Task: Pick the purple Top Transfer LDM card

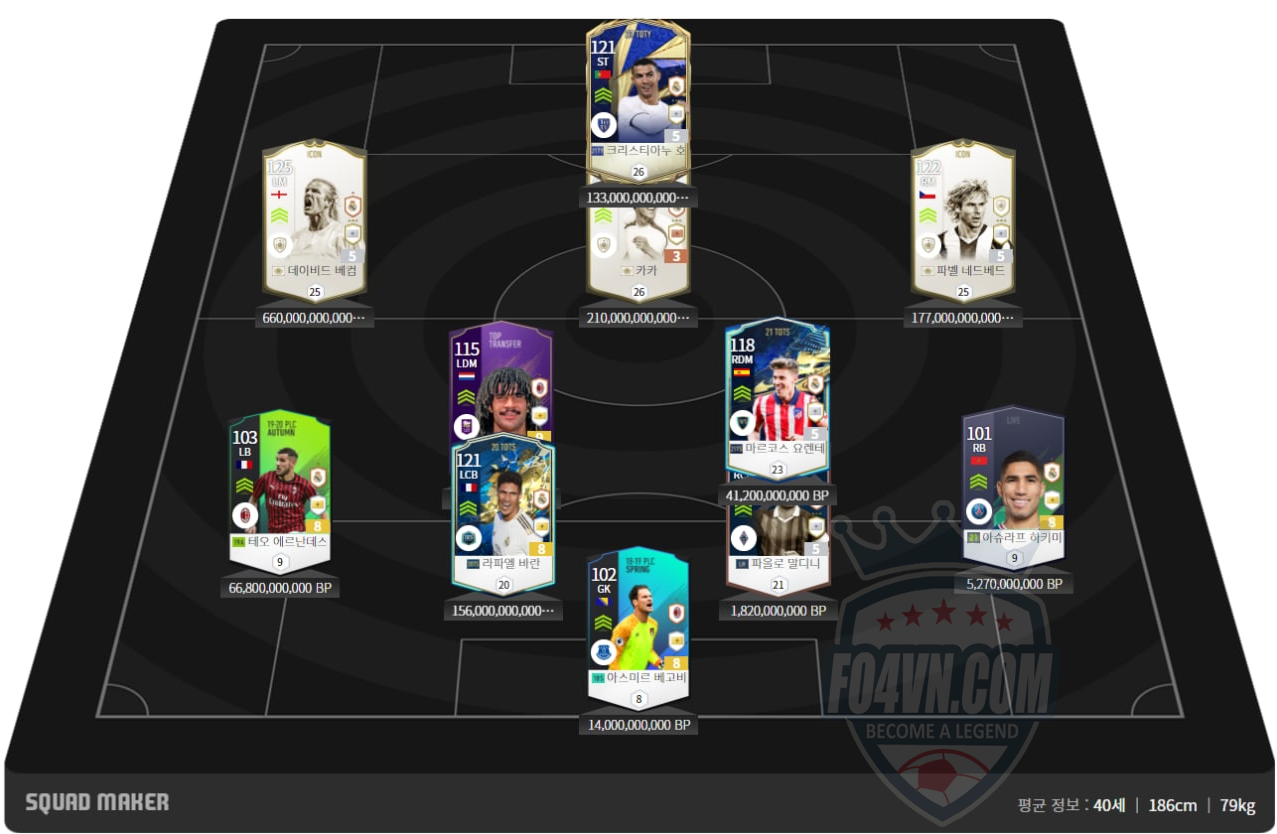Action: point(500,380)
